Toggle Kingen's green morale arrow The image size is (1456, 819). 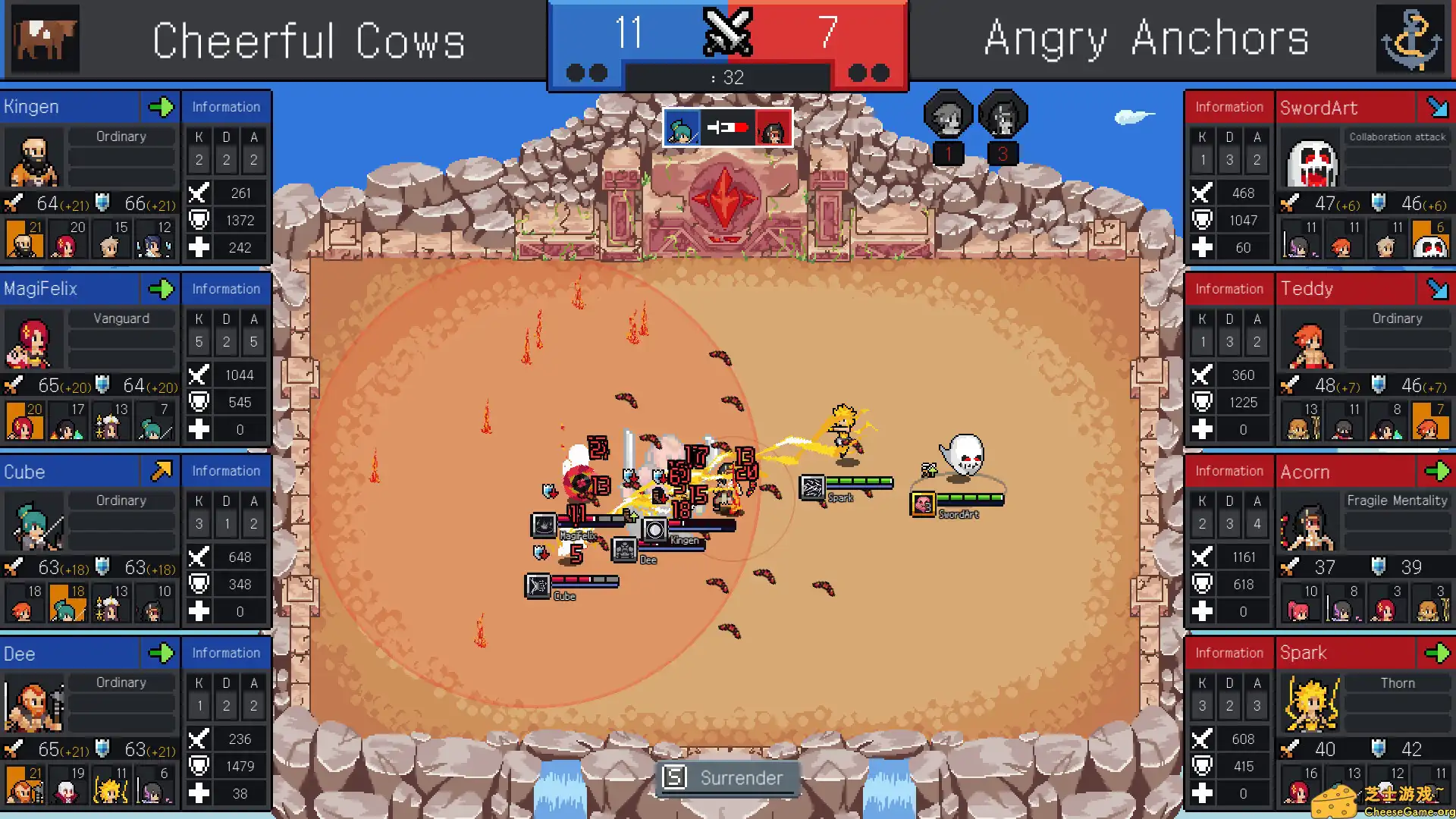click(162, 107)
